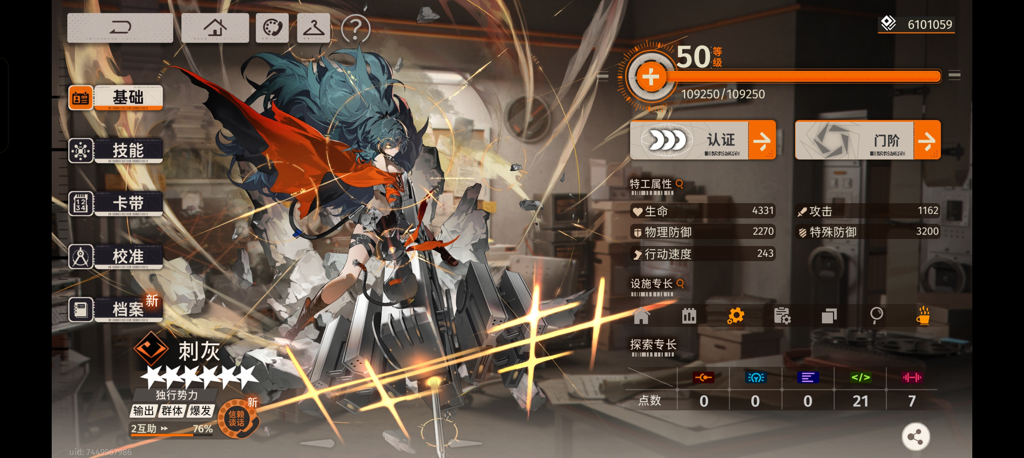
Task: Inspect 设施专长 details magnifier
Action: tap(680, 284)
